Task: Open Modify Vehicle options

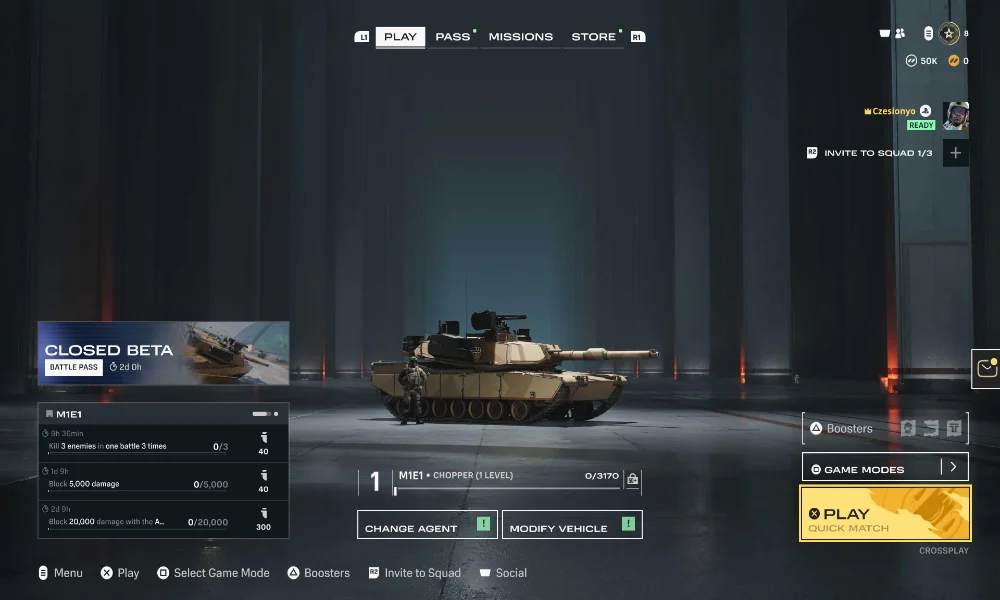Action: point(572,525)
